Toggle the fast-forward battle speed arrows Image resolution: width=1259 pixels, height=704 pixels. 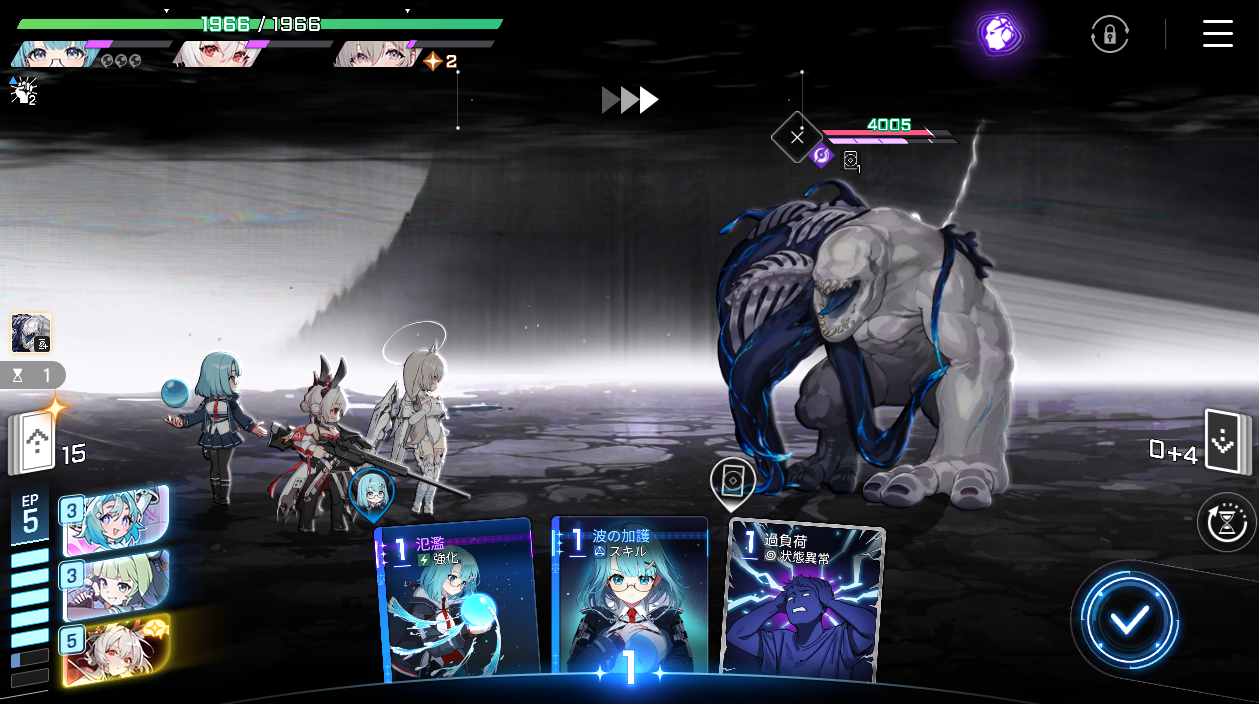pyautogui.click(x=630, y=100)
